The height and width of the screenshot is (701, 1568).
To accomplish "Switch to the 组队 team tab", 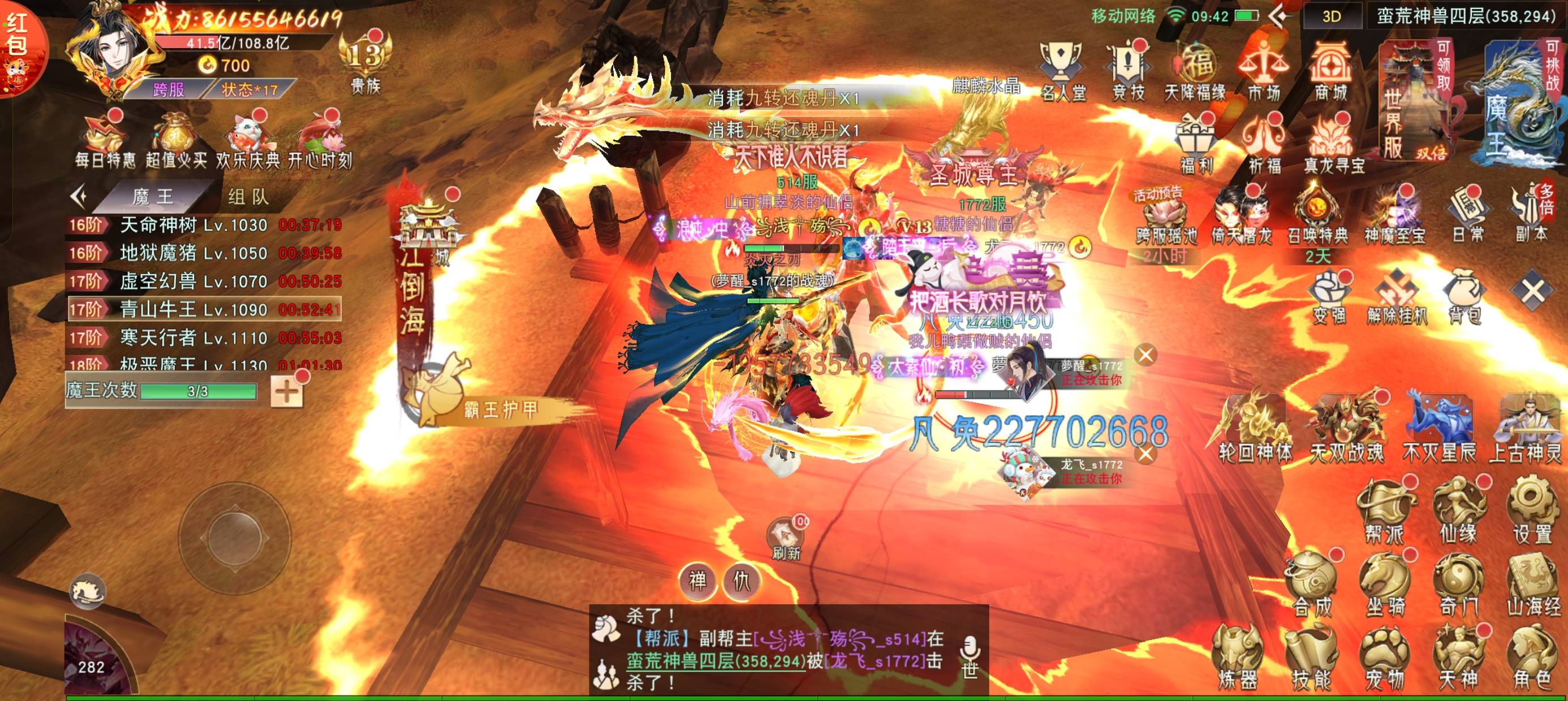I will [x=248, y=197].
